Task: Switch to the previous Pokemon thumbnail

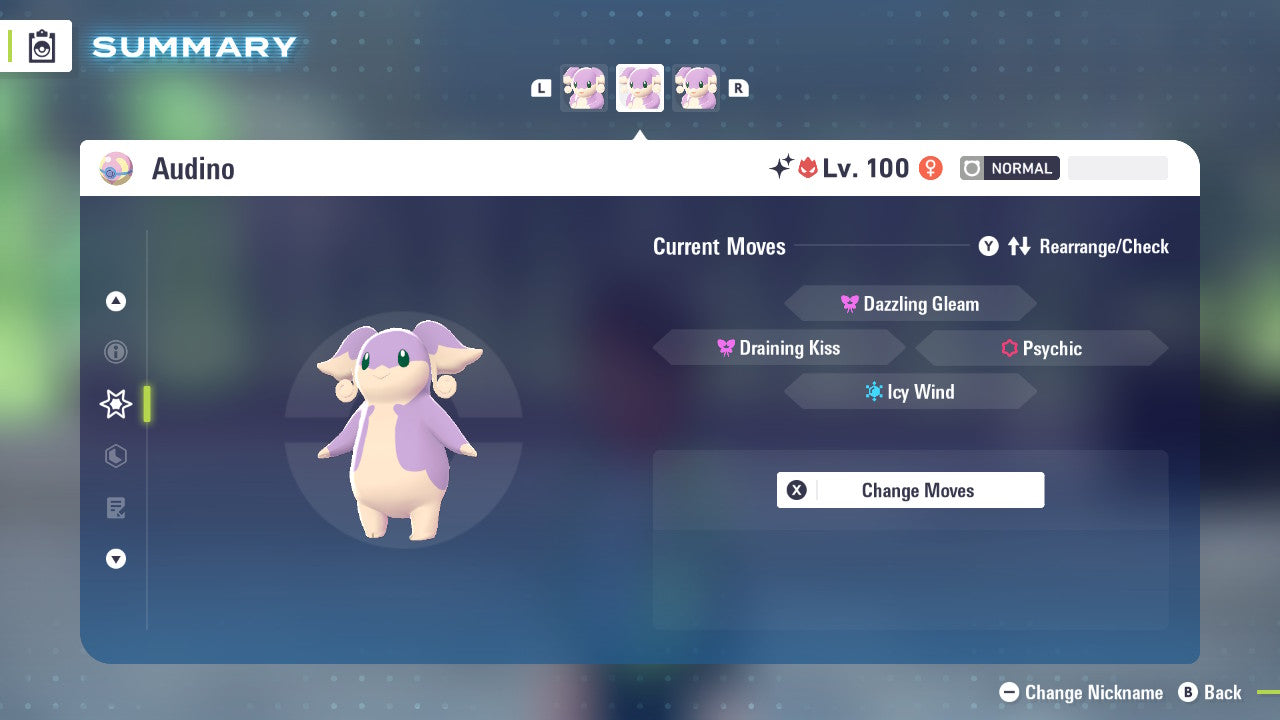Action: coord(584,88)
